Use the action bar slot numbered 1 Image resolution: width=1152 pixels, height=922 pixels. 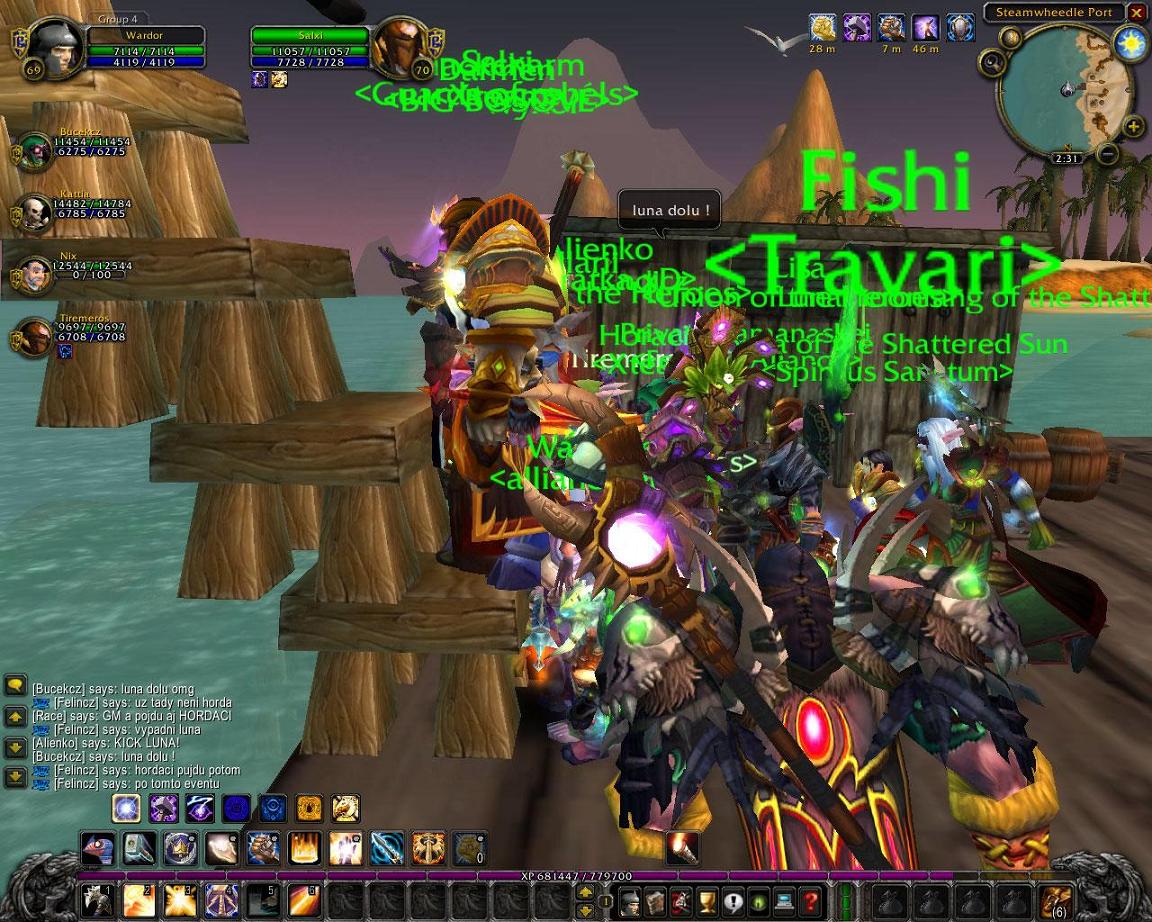pos(97,900)
